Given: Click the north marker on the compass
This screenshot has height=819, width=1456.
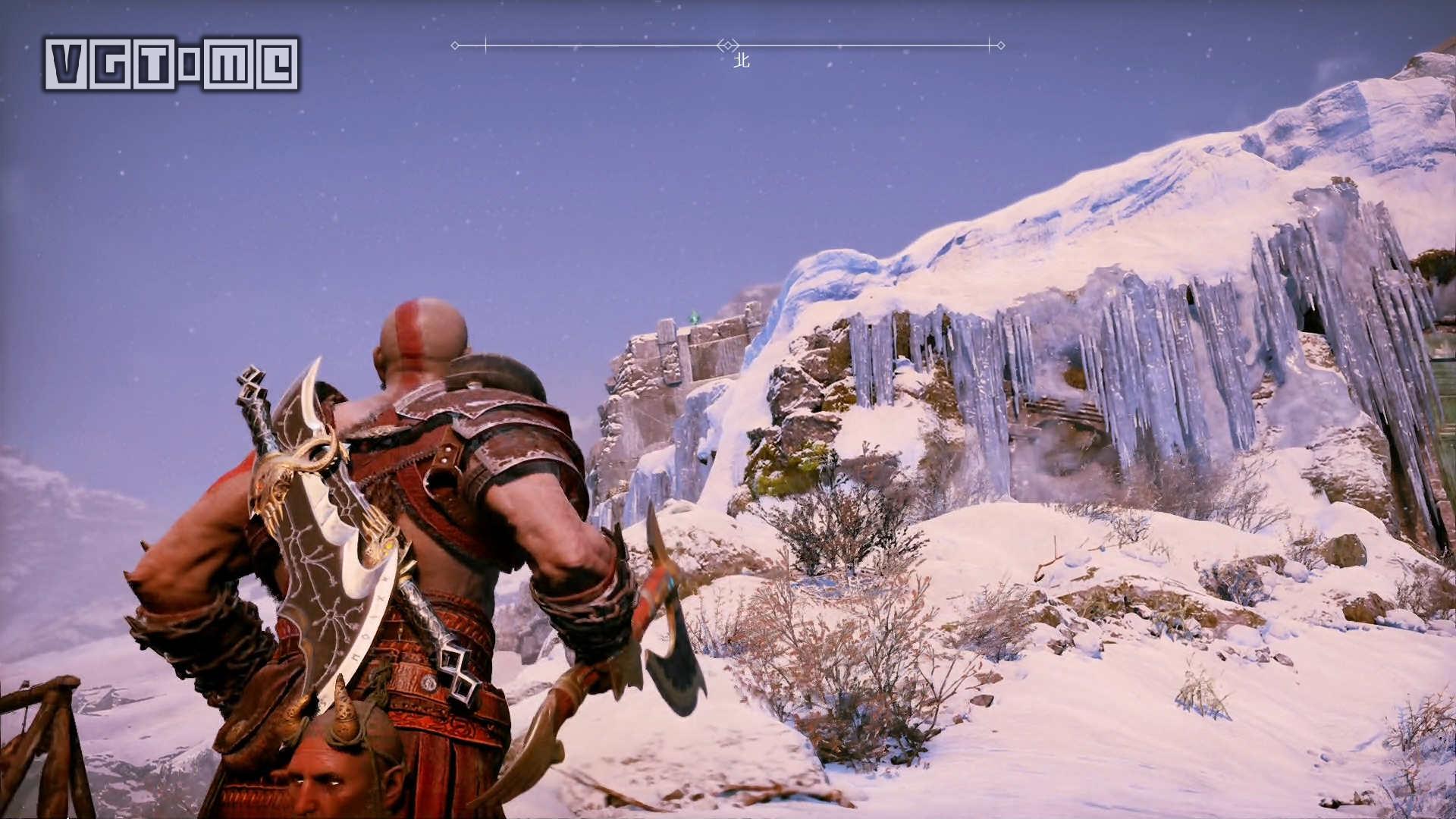Looking at the screenshot, I should pyautogui.click(x=741, y=60).
